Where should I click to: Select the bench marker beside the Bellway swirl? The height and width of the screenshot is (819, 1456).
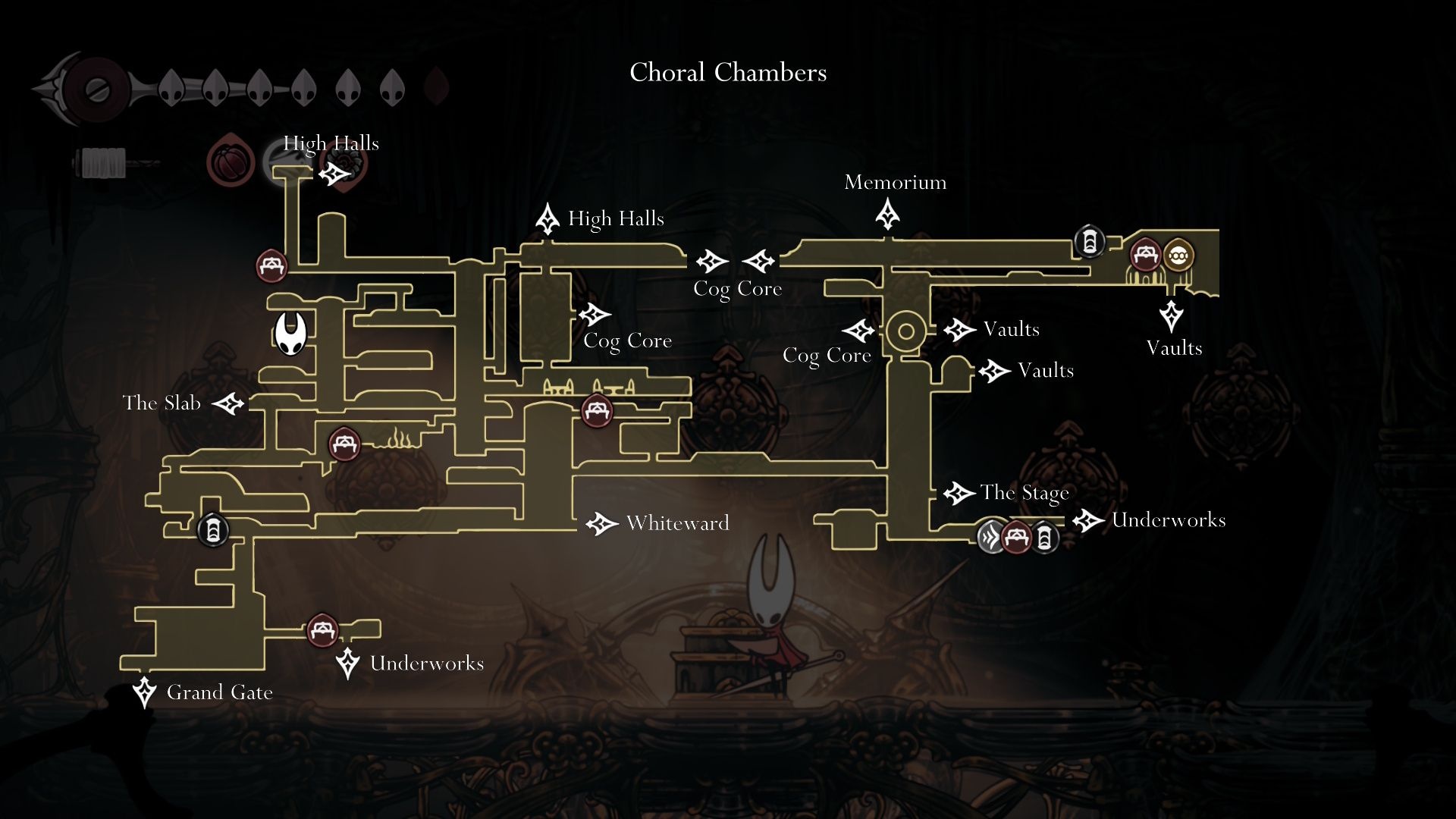pos(1017,538)
